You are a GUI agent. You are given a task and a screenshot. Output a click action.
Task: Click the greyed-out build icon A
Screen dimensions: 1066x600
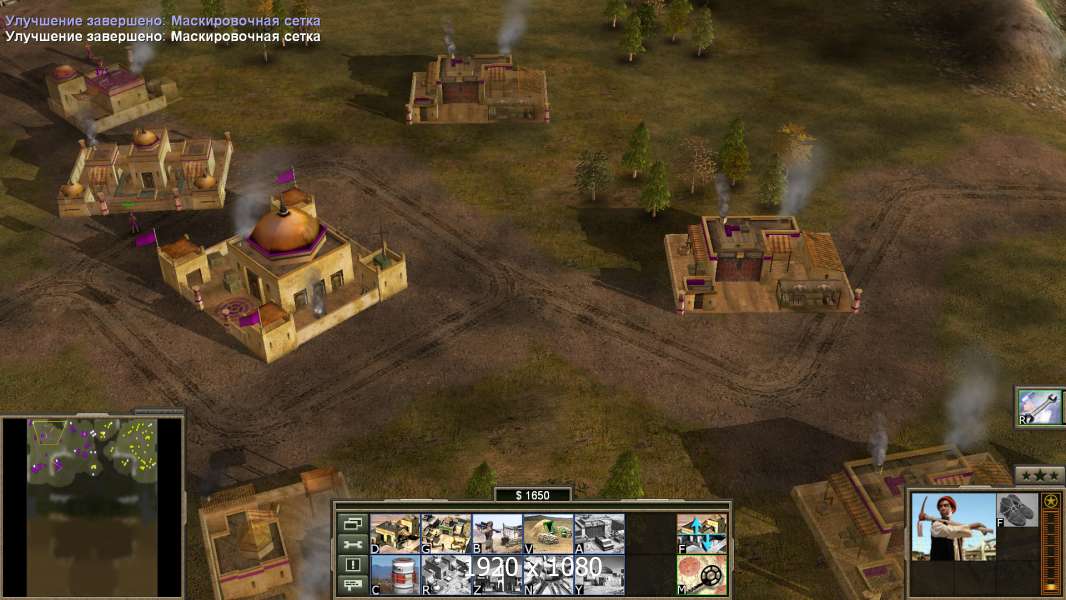[x=599, y=533]
